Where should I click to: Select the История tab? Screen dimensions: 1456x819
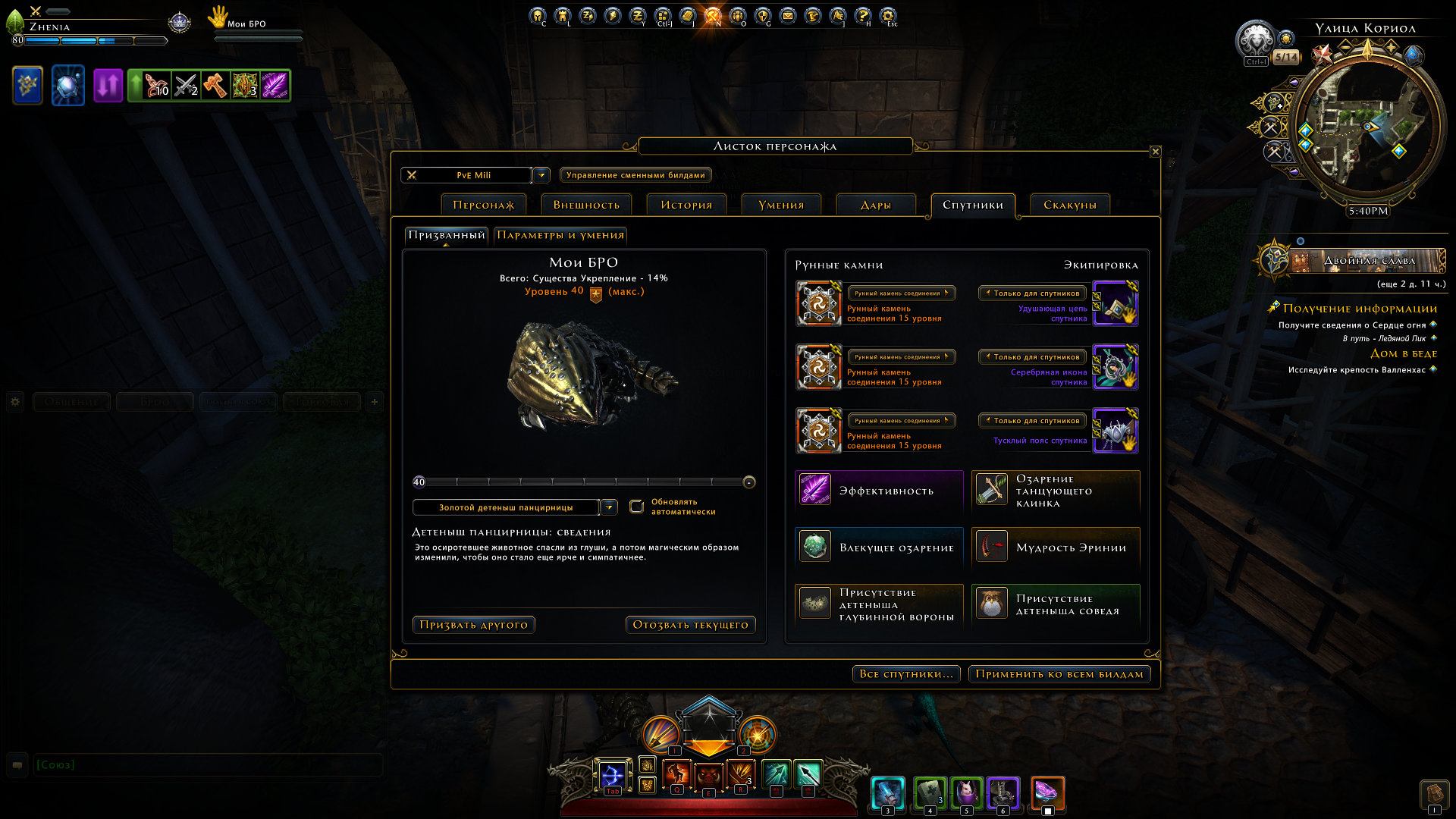tap(686, 205)
